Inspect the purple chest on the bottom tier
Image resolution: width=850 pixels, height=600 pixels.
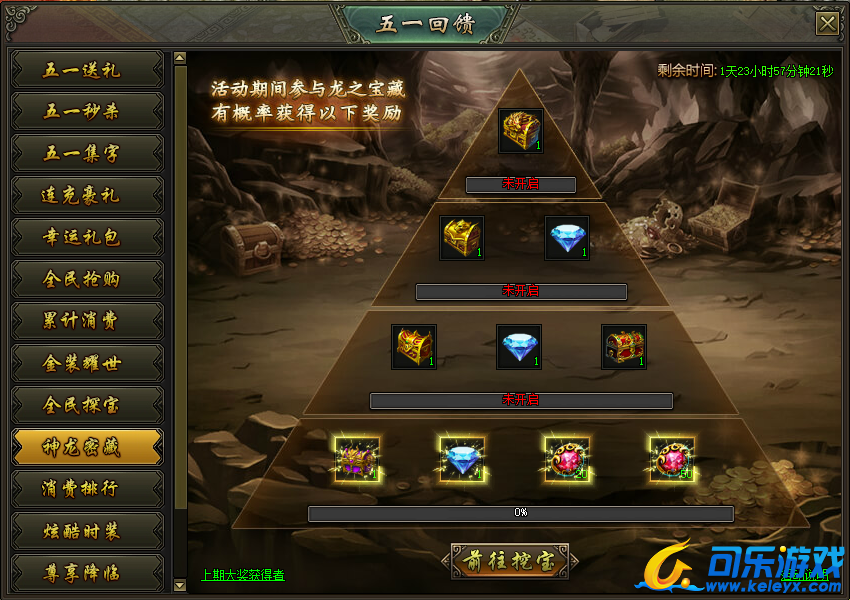(357, 459)
